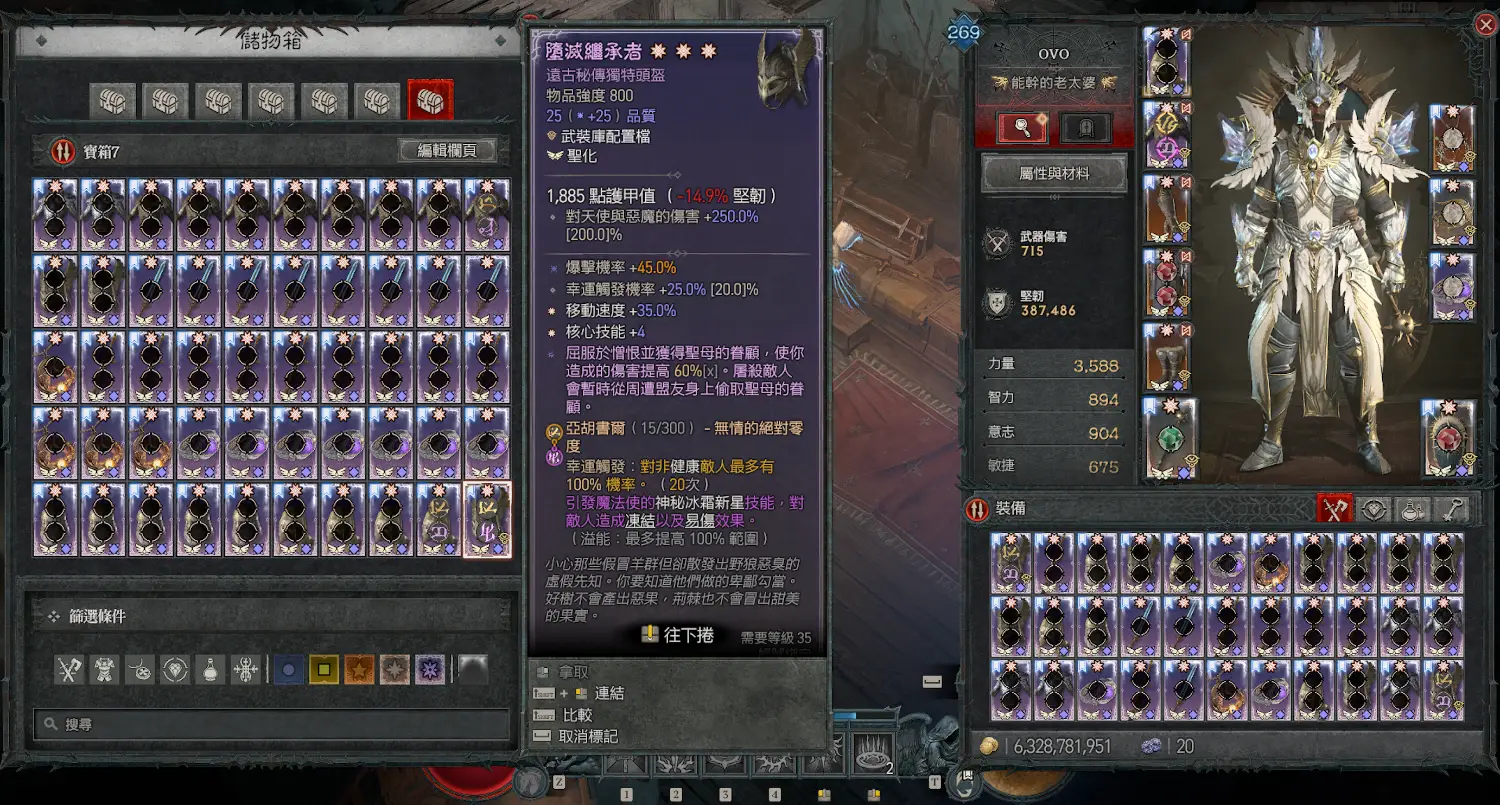Select the equipped green gem weapon slot
The height and width of the screenshot is (805, 1500).
(x=1168, y=438)
